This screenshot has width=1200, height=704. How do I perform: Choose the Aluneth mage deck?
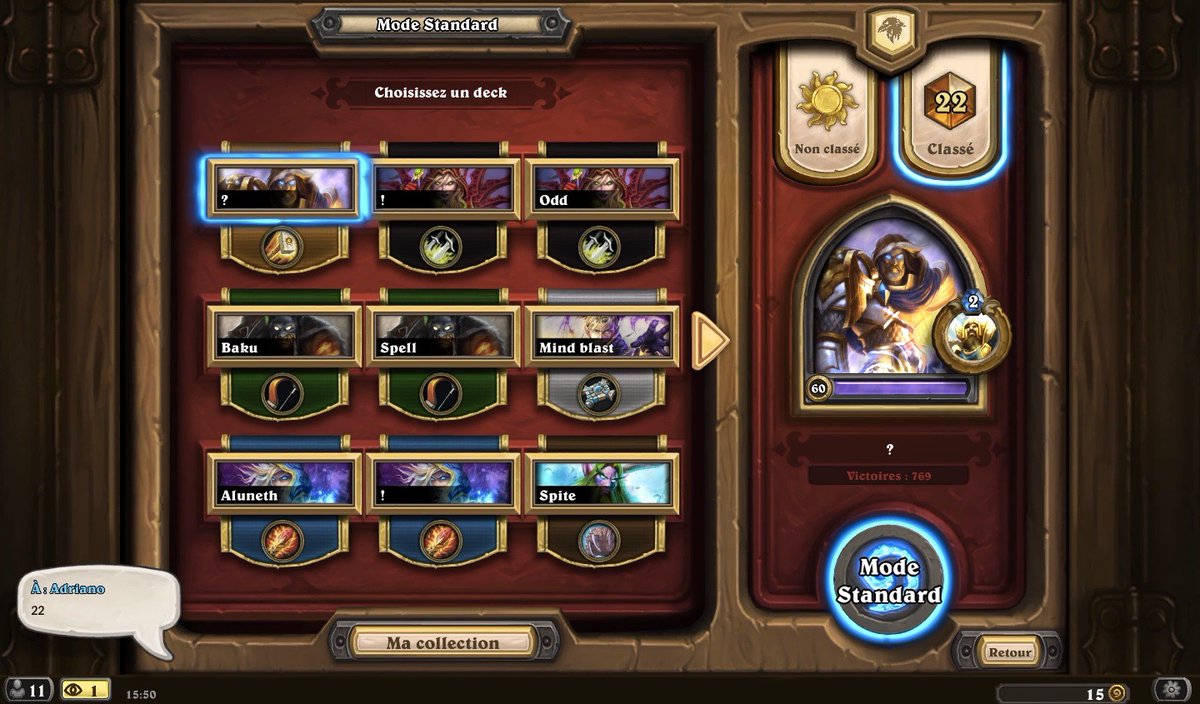click(x=284, y=483)
